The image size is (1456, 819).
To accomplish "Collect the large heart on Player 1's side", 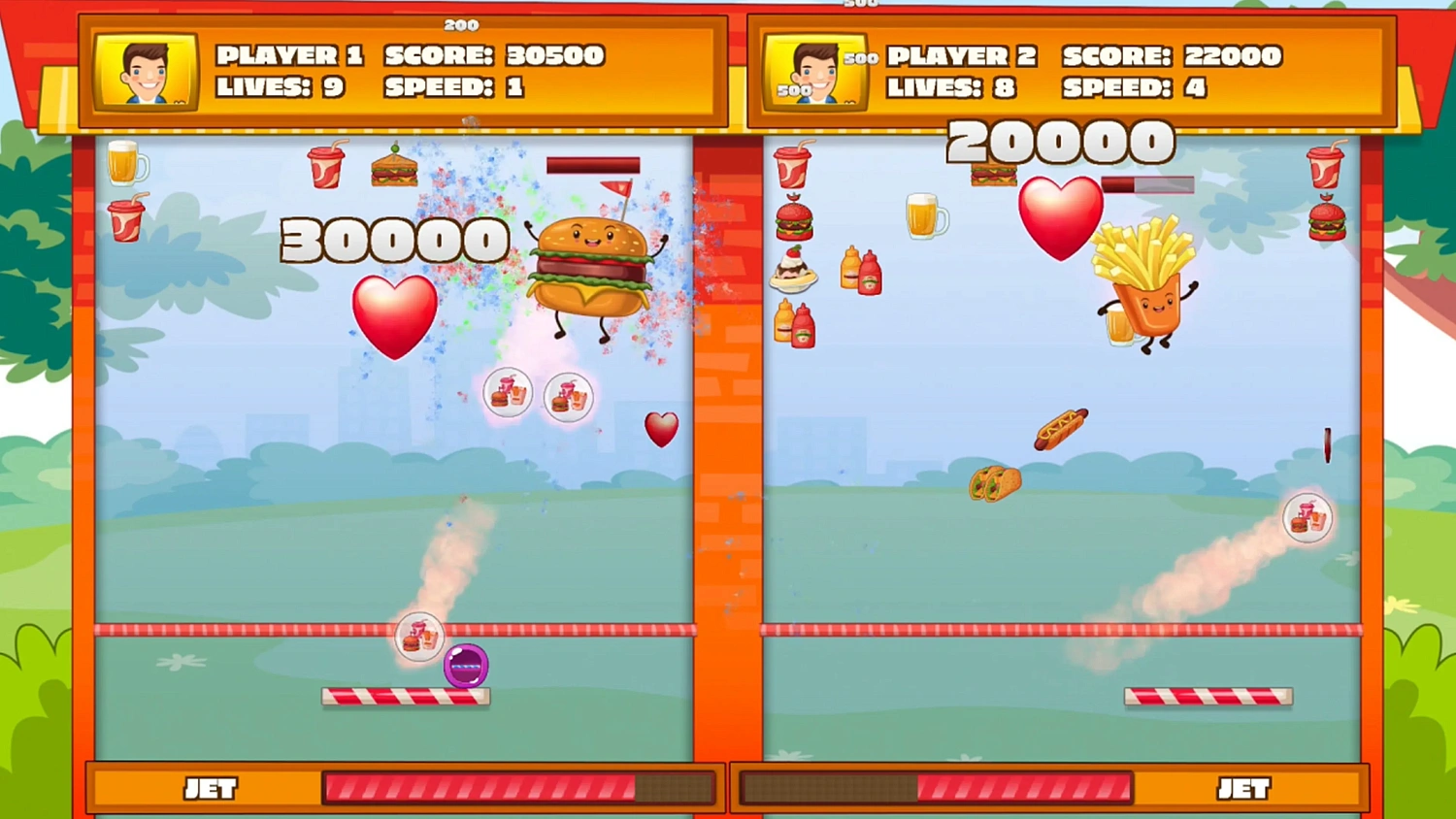I will (394, 315).
